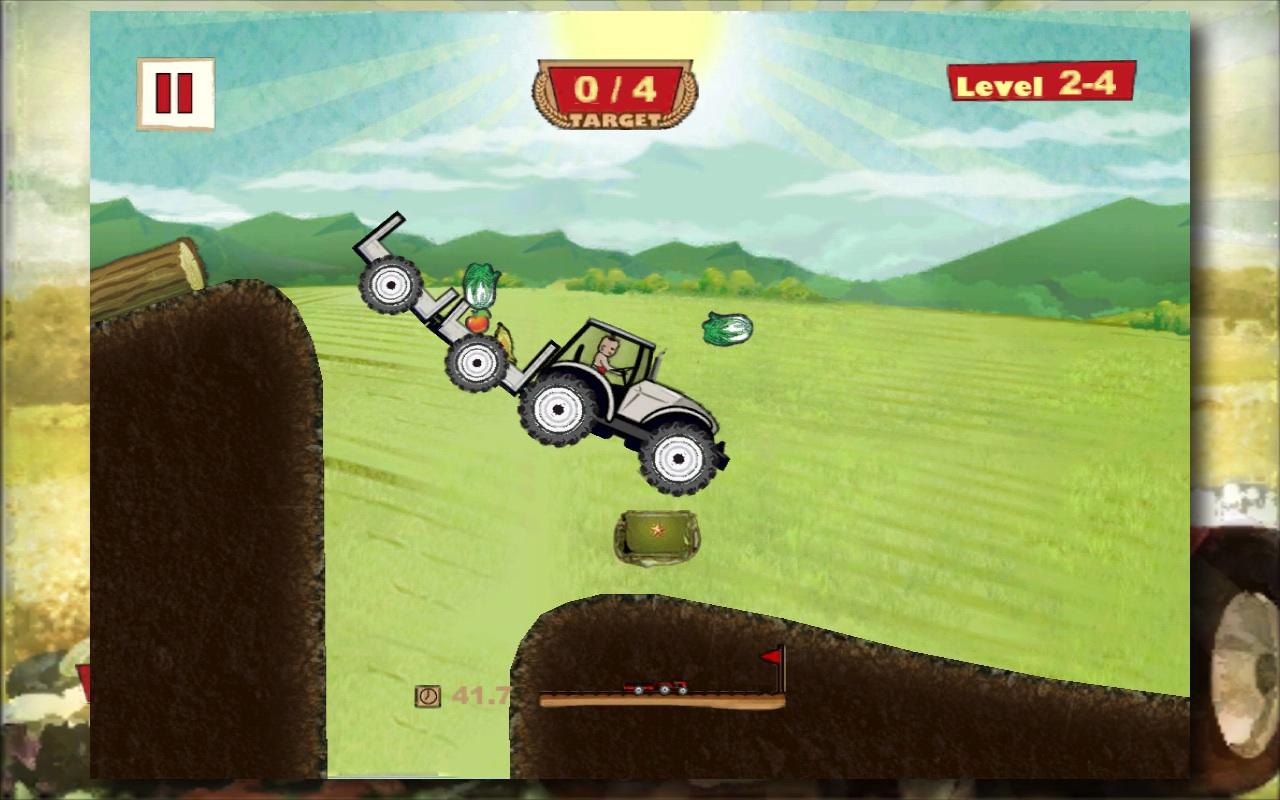Click the wooden bridge platform
This screenshot has width=1280, height=800.
click(660, 700)
